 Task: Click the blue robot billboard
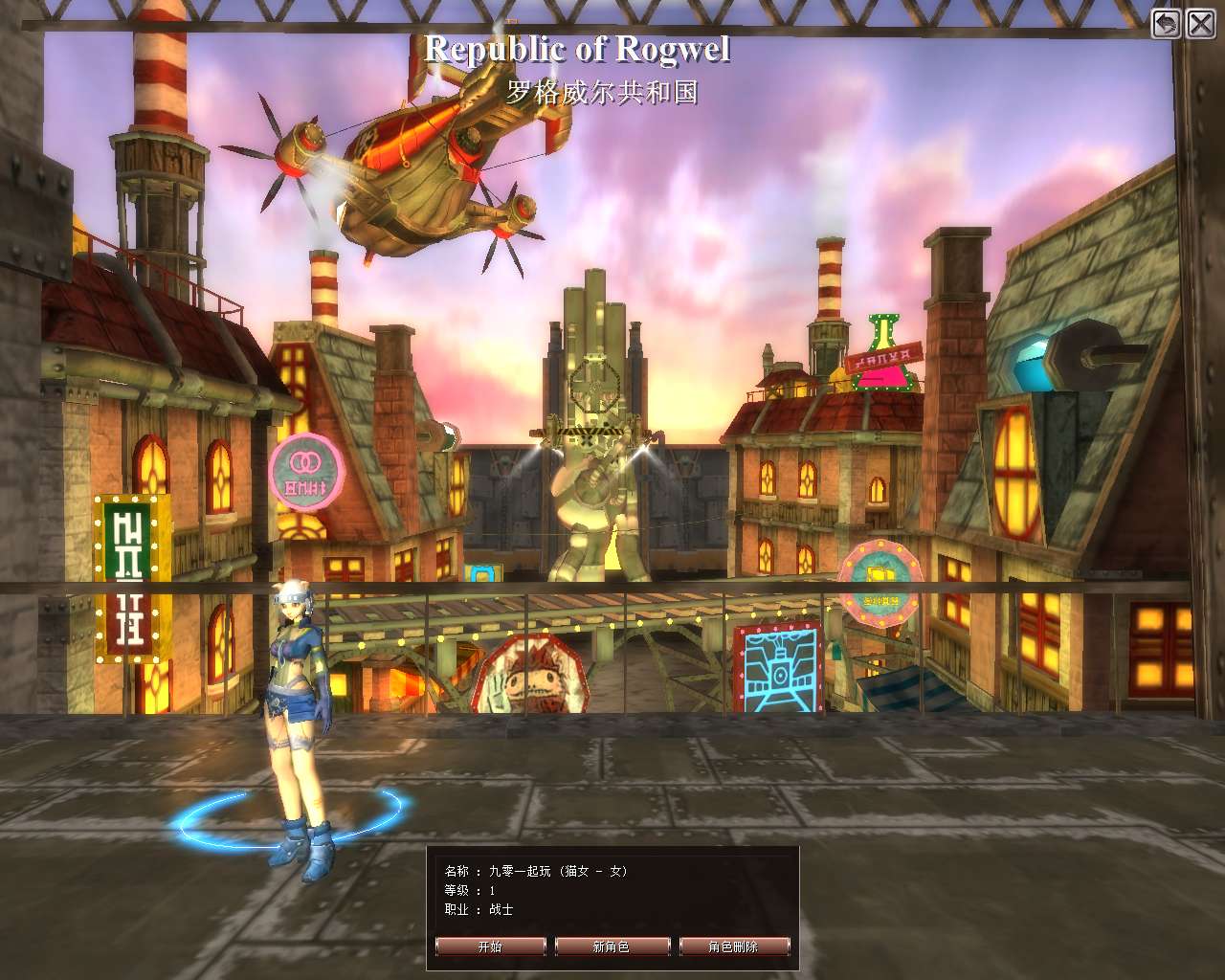coord(780,670)
